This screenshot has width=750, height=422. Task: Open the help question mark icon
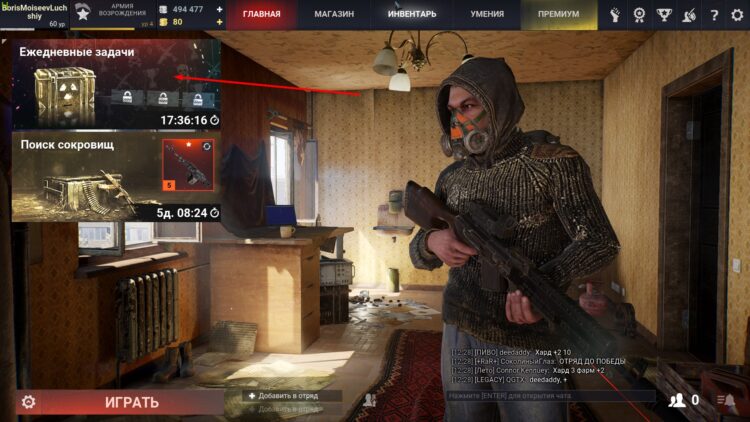click(714, 15)
